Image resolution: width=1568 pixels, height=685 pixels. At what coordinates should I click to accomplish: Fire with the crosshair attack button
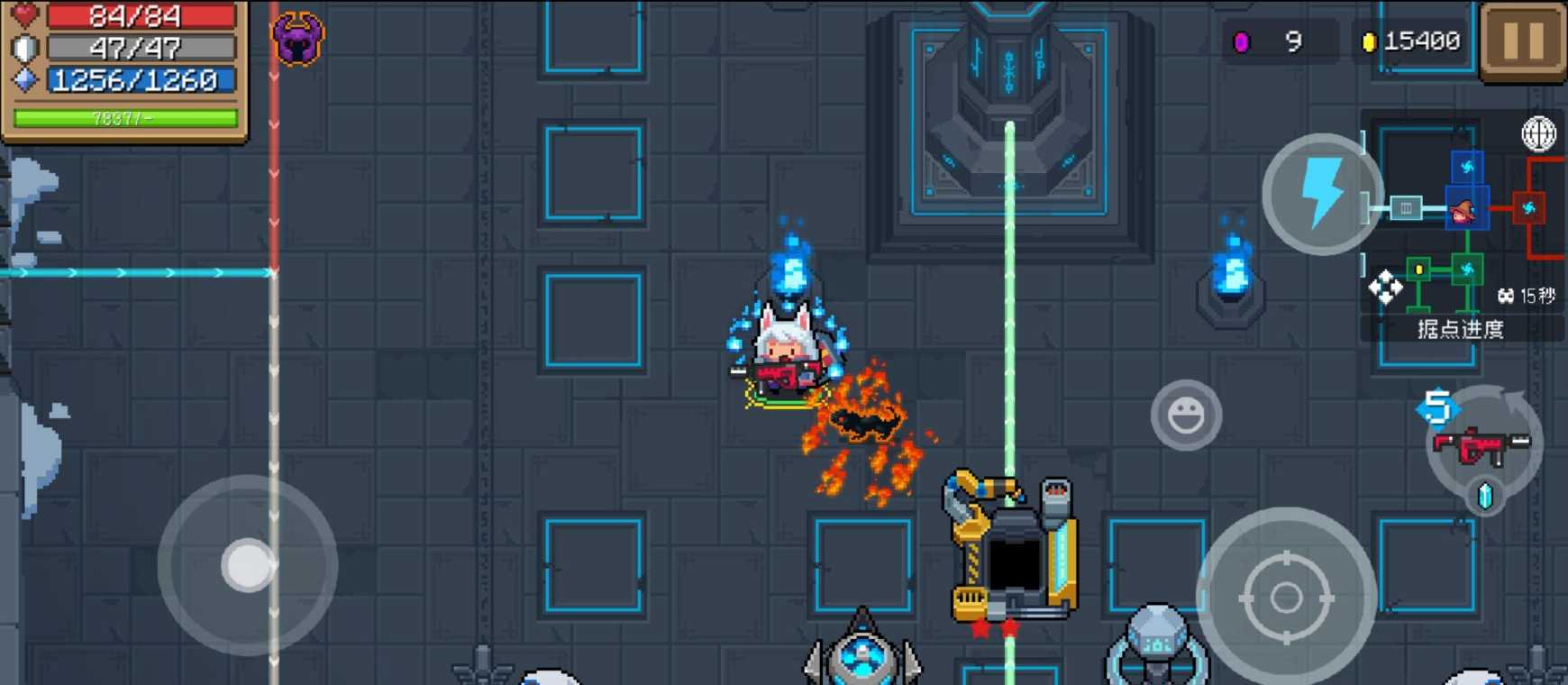point(1286,597)
